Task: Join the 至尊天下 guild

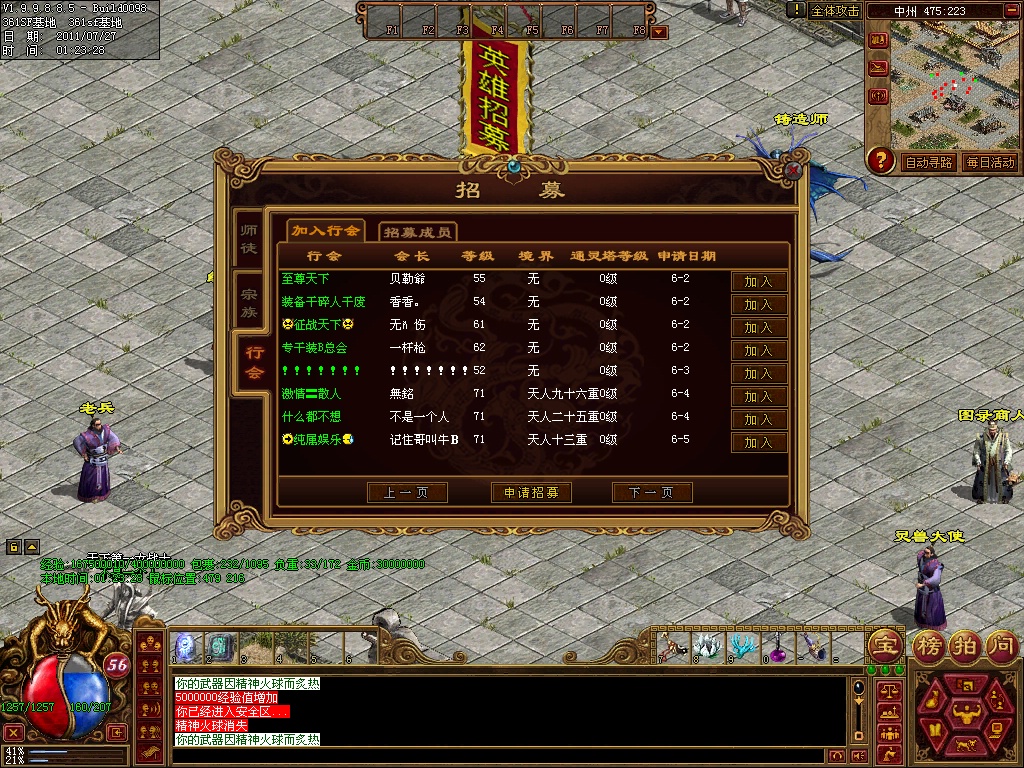Action: click(759, 282)
